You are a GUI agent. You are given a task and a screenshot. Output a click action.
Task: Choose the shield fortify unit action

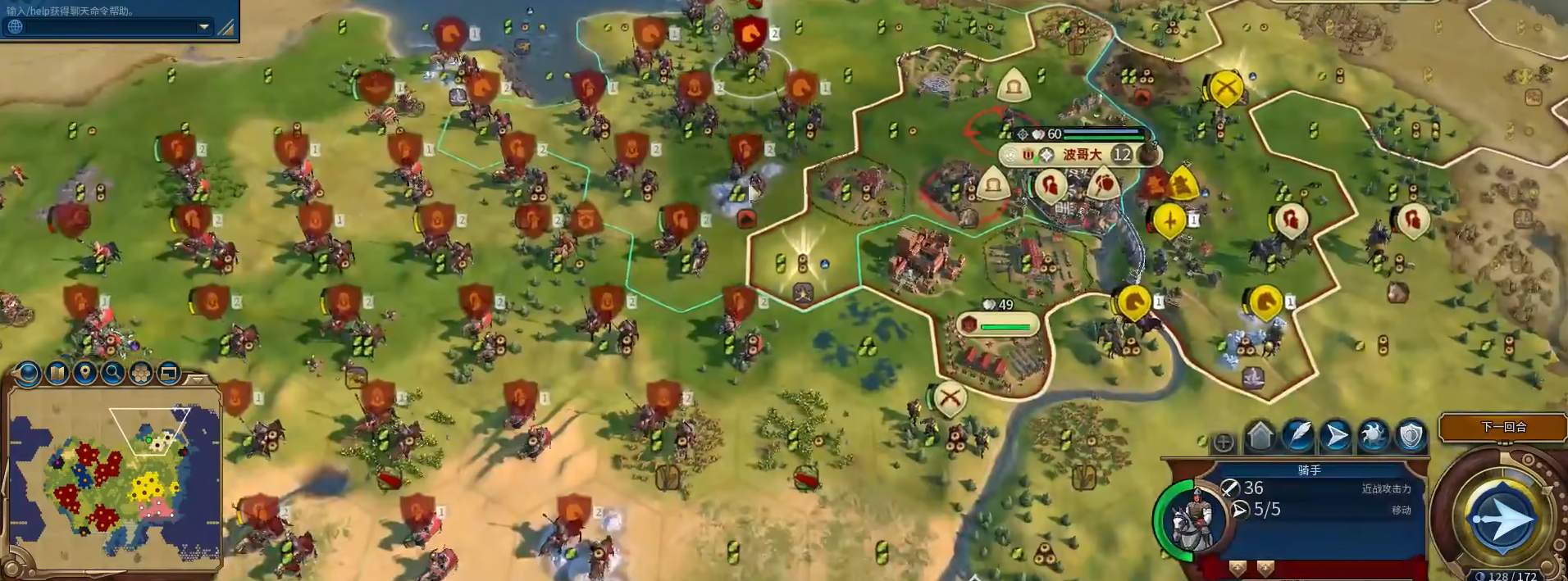point(1411,437)
